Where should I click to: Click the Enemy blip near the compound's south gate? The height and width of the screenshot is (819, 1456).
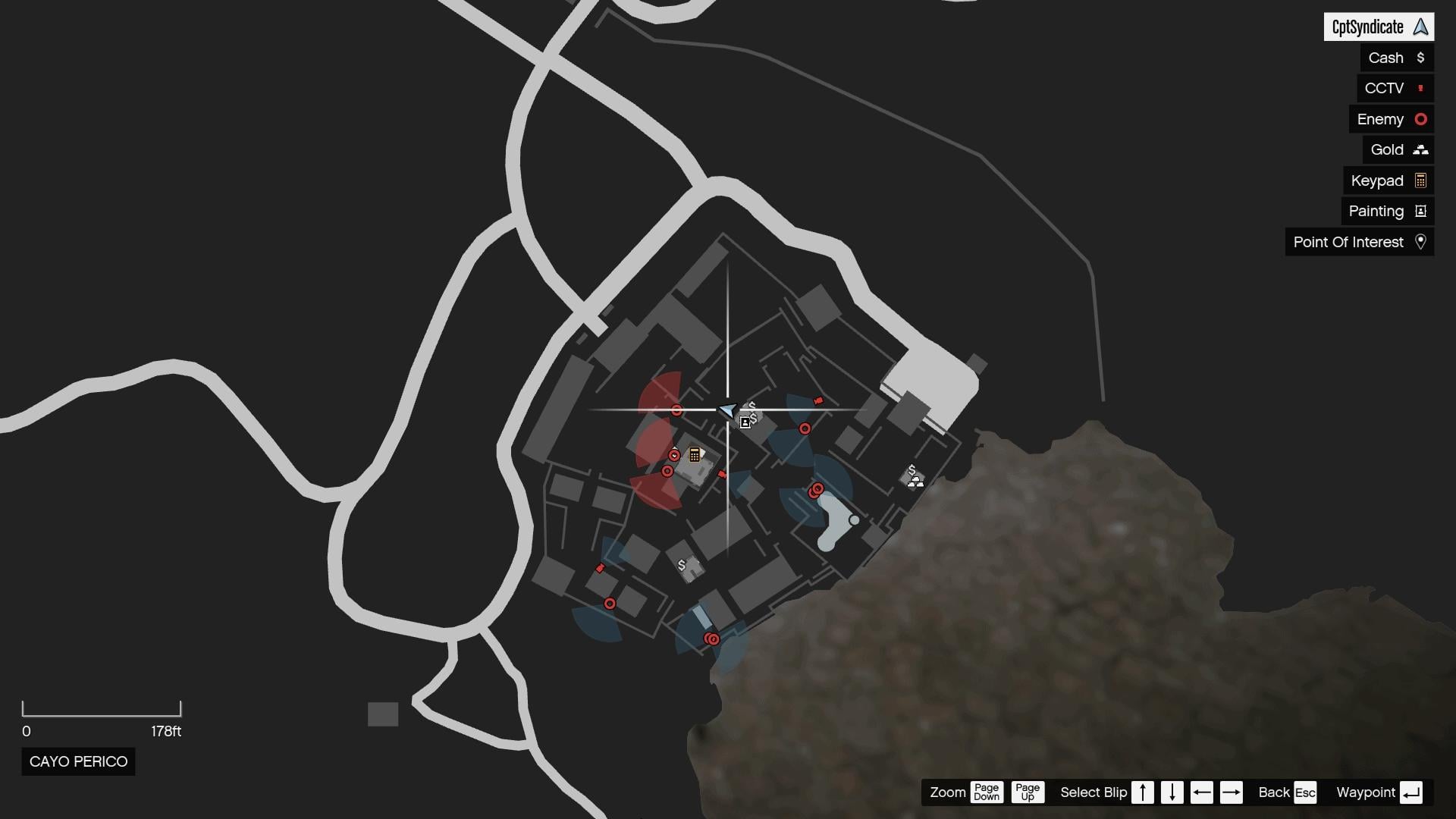point(713,639)
